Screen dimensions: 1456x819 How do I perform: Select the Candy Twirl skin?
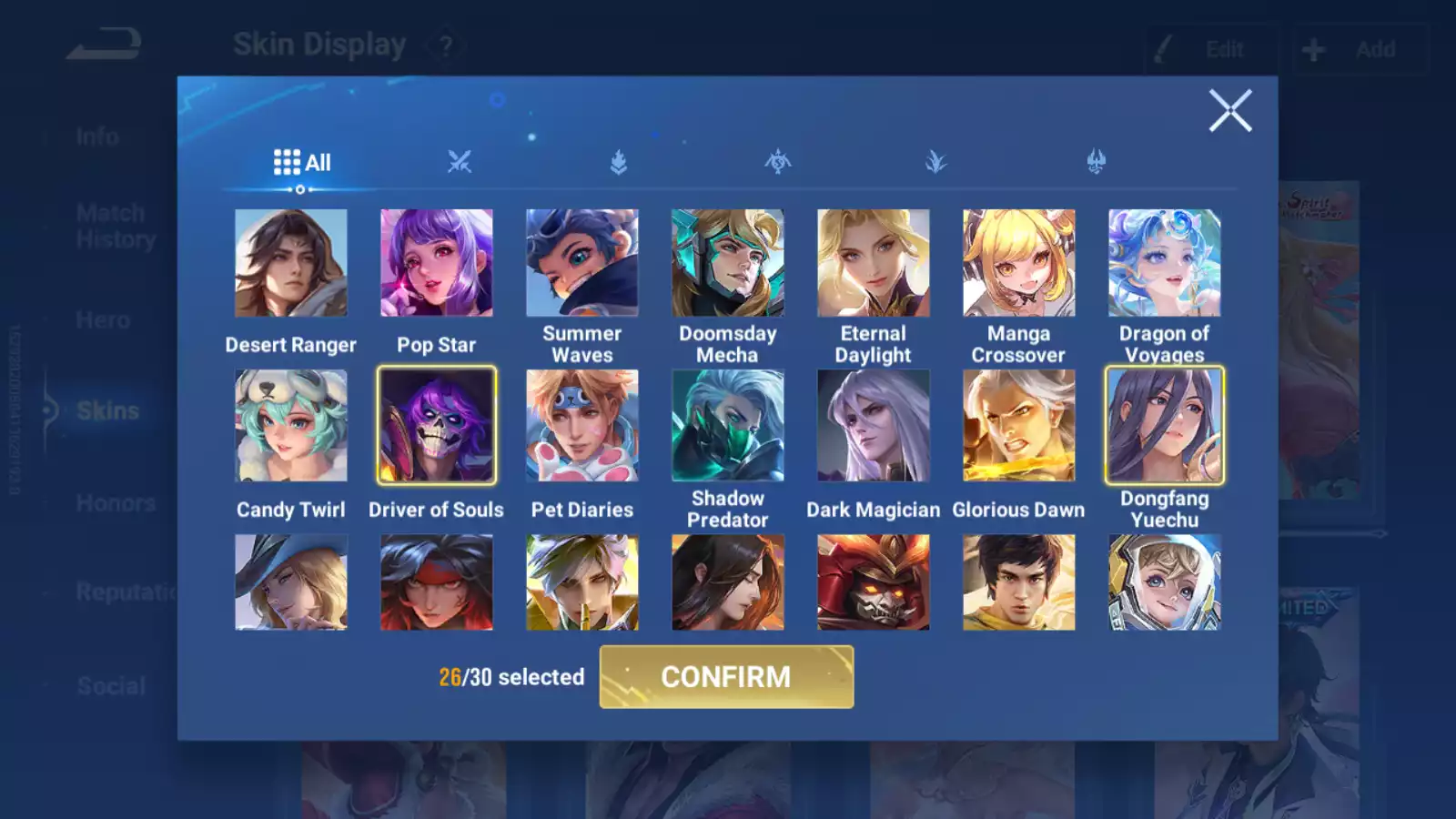(x=291, y=425)
